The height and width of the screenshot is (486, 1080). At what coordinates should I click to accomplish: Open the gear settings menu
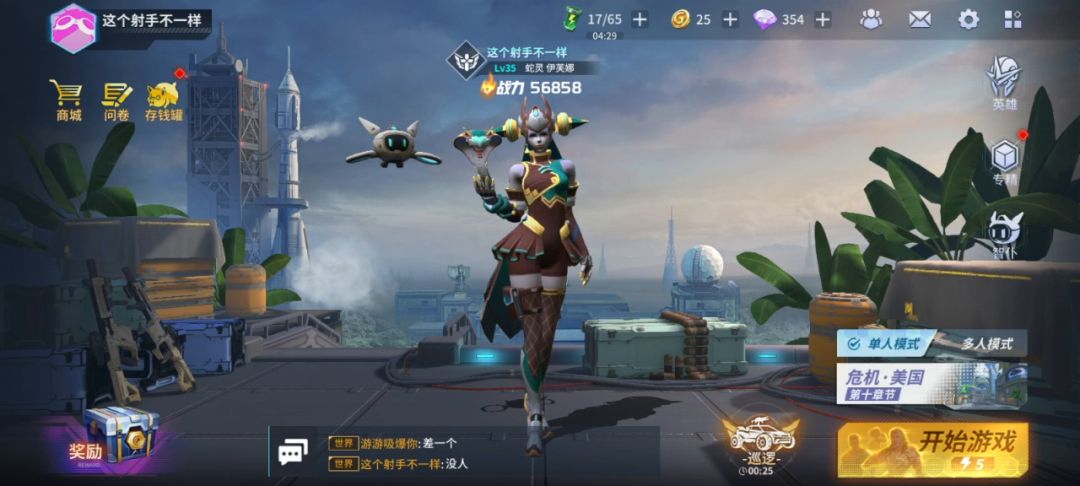pos(968,19)
